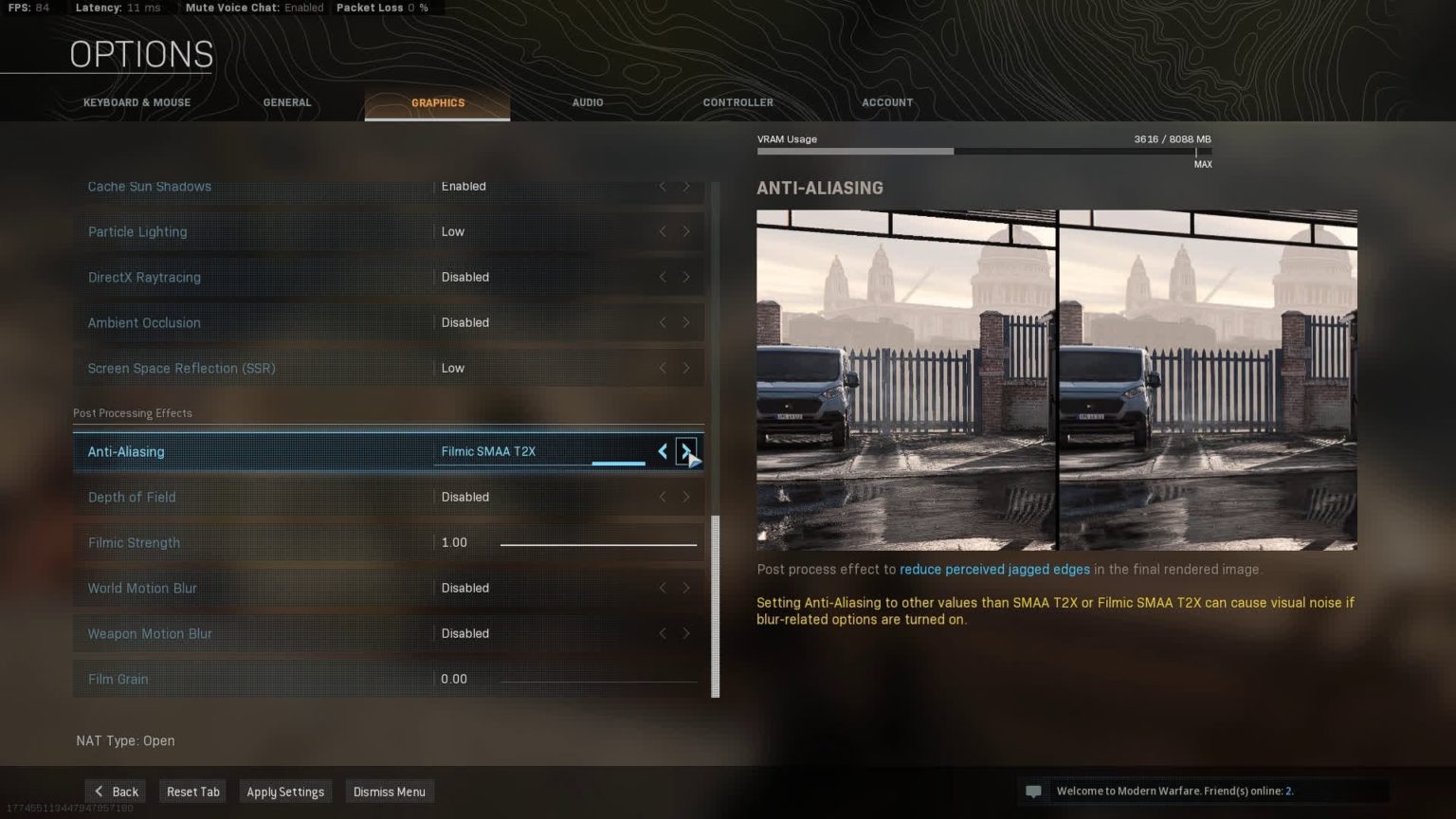Switch to the Keyboard & Mouse tab

[136, 102]
